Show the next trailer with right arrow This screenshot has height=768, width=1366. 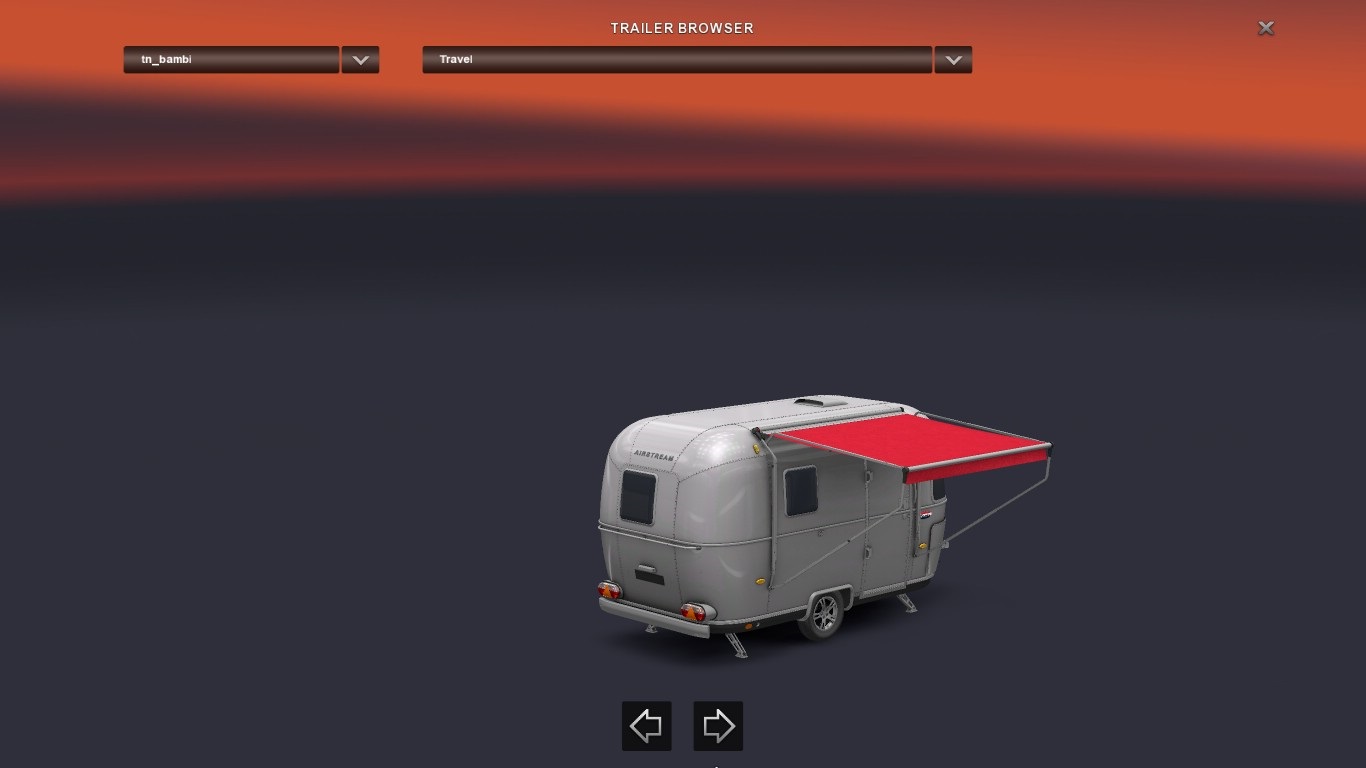click(x=718, y=726)
